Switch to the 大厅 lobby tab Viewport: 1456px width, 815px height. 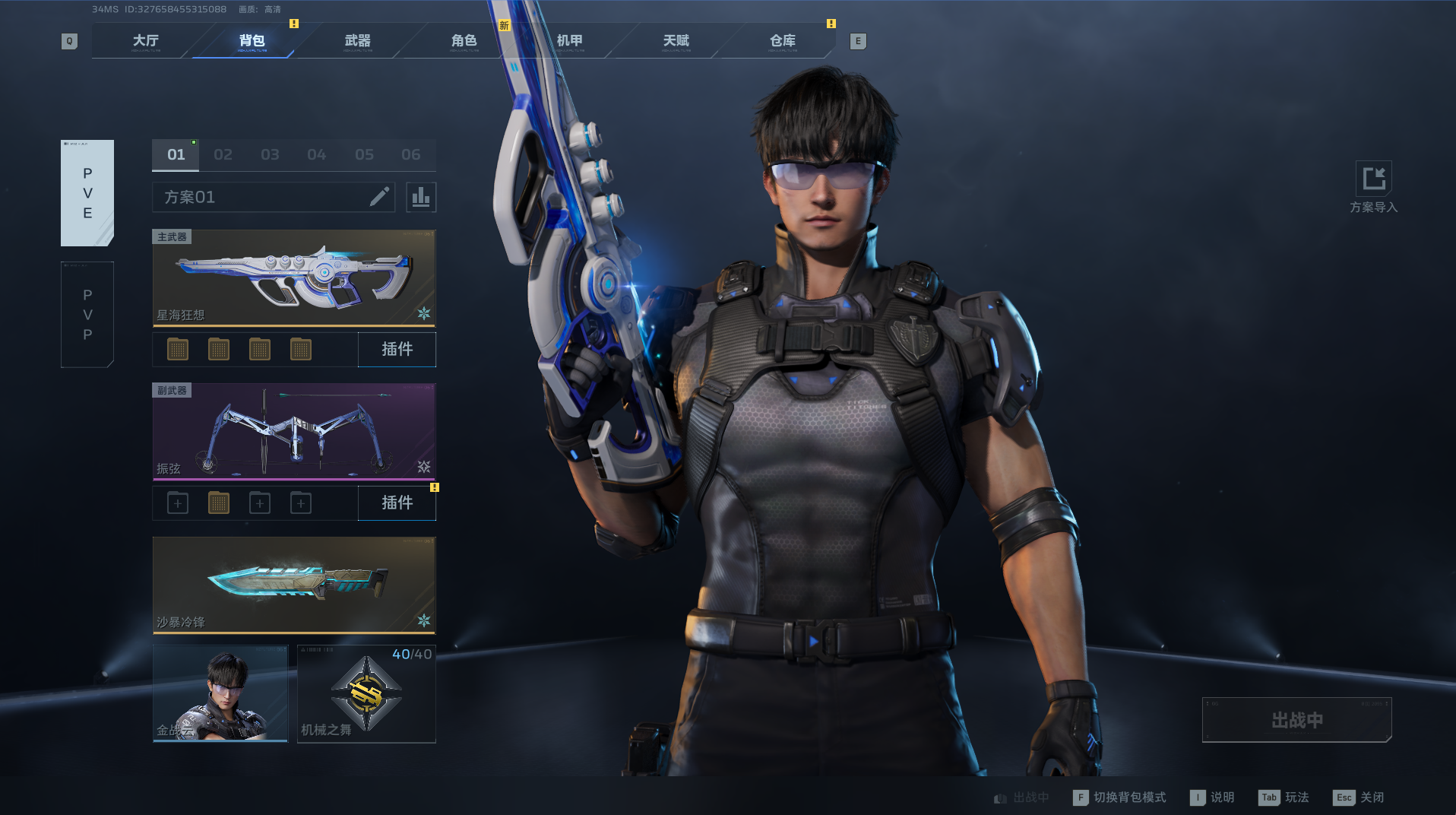click(x=145, y=41)
